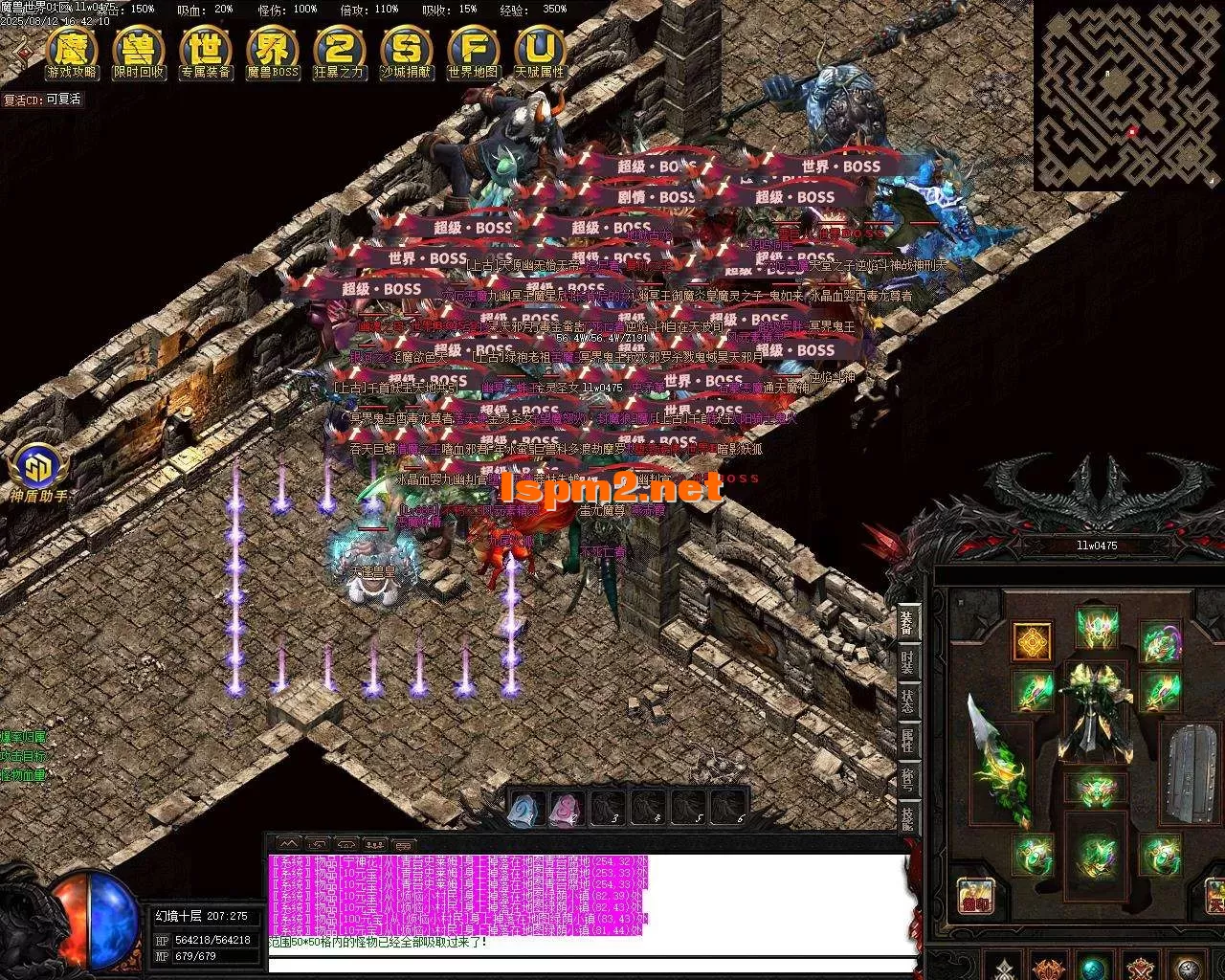This screenshot has width=1225, height=980.
Task: Open the 世界地图 world map
Action: (x=473, y=54)
